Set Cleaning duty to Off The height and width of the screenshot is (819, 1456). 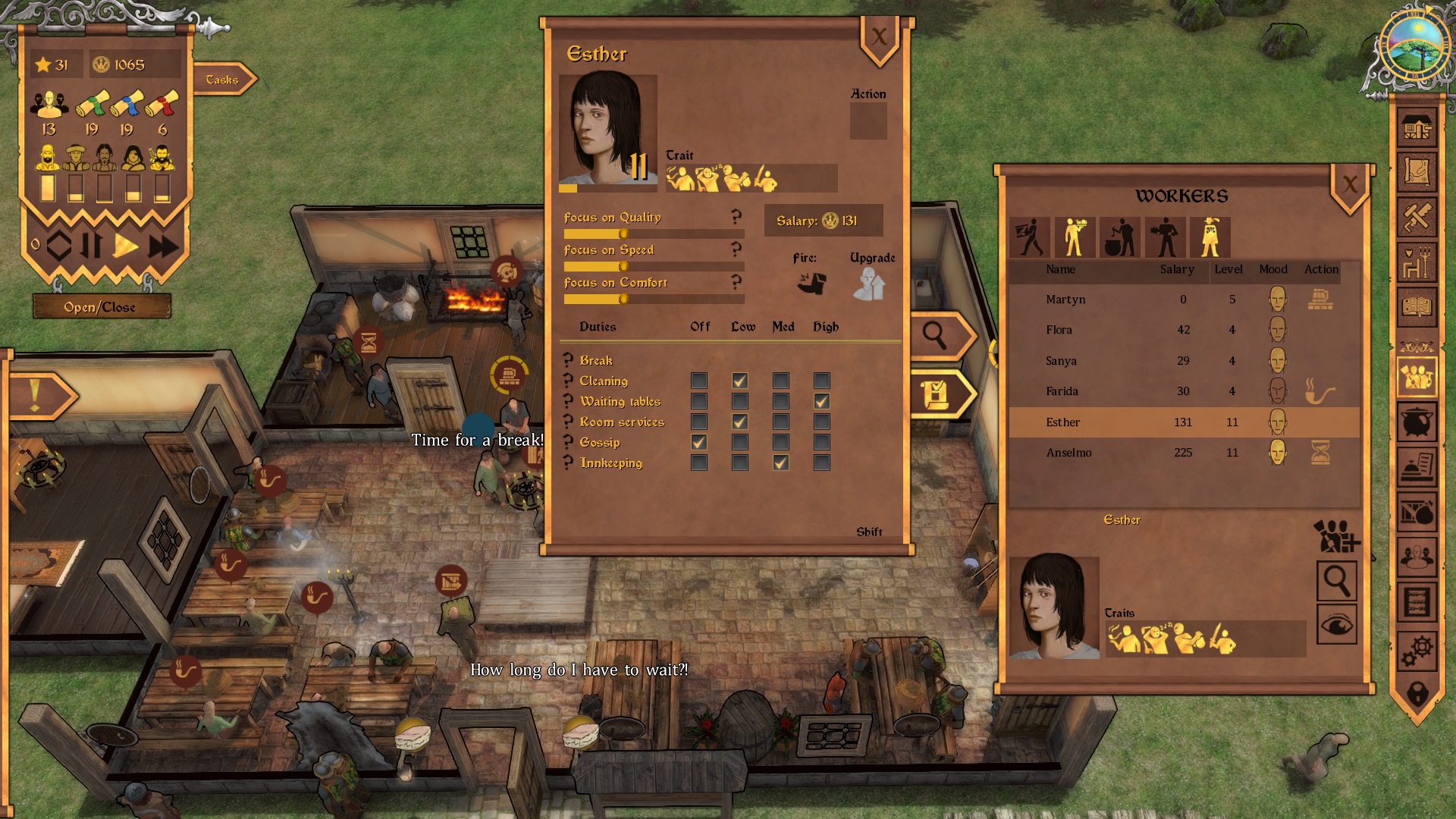click(x=699, y=381)
